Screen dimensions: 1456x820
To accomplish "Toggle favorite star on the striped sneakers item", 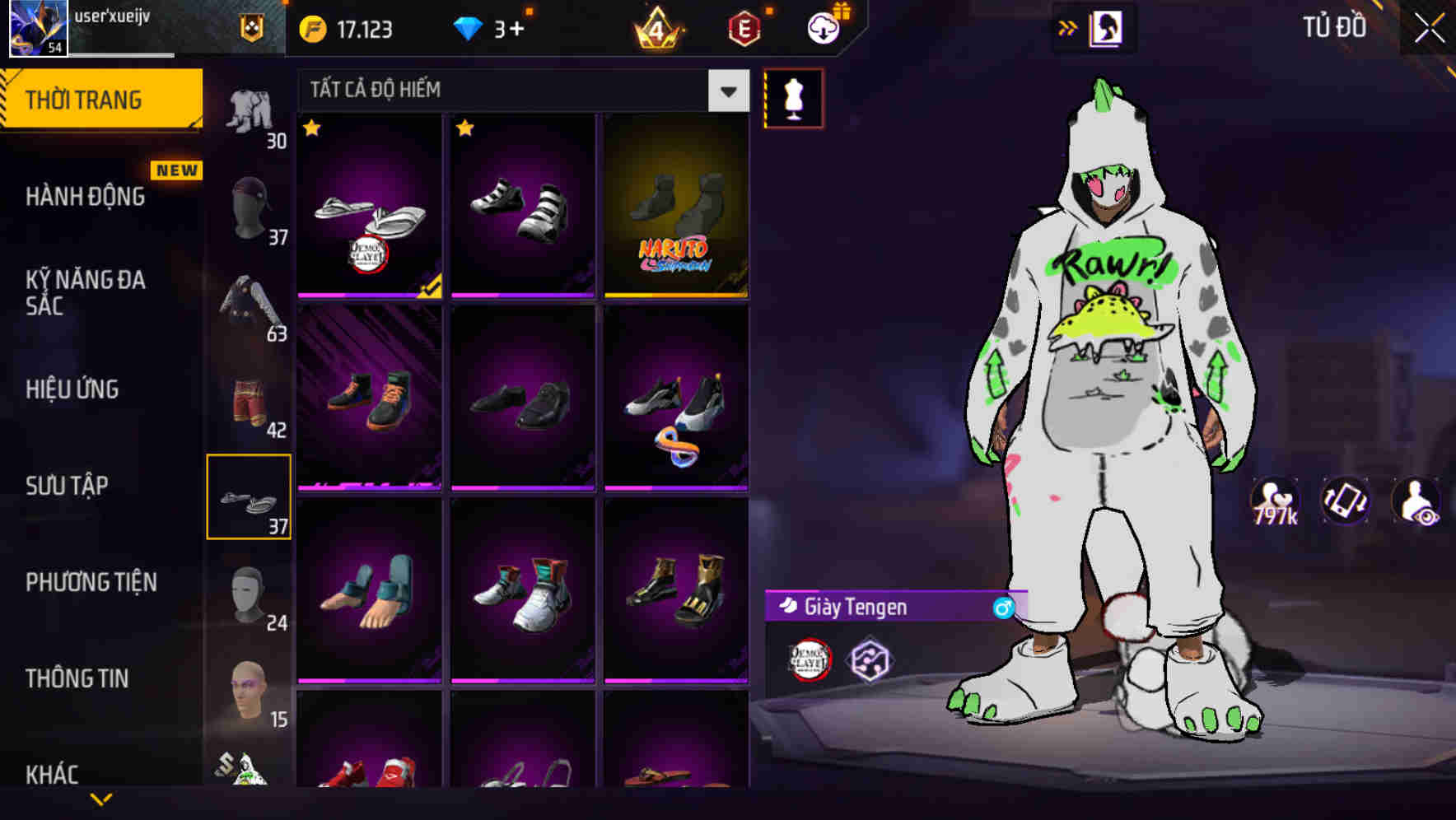I will [465, 128].
